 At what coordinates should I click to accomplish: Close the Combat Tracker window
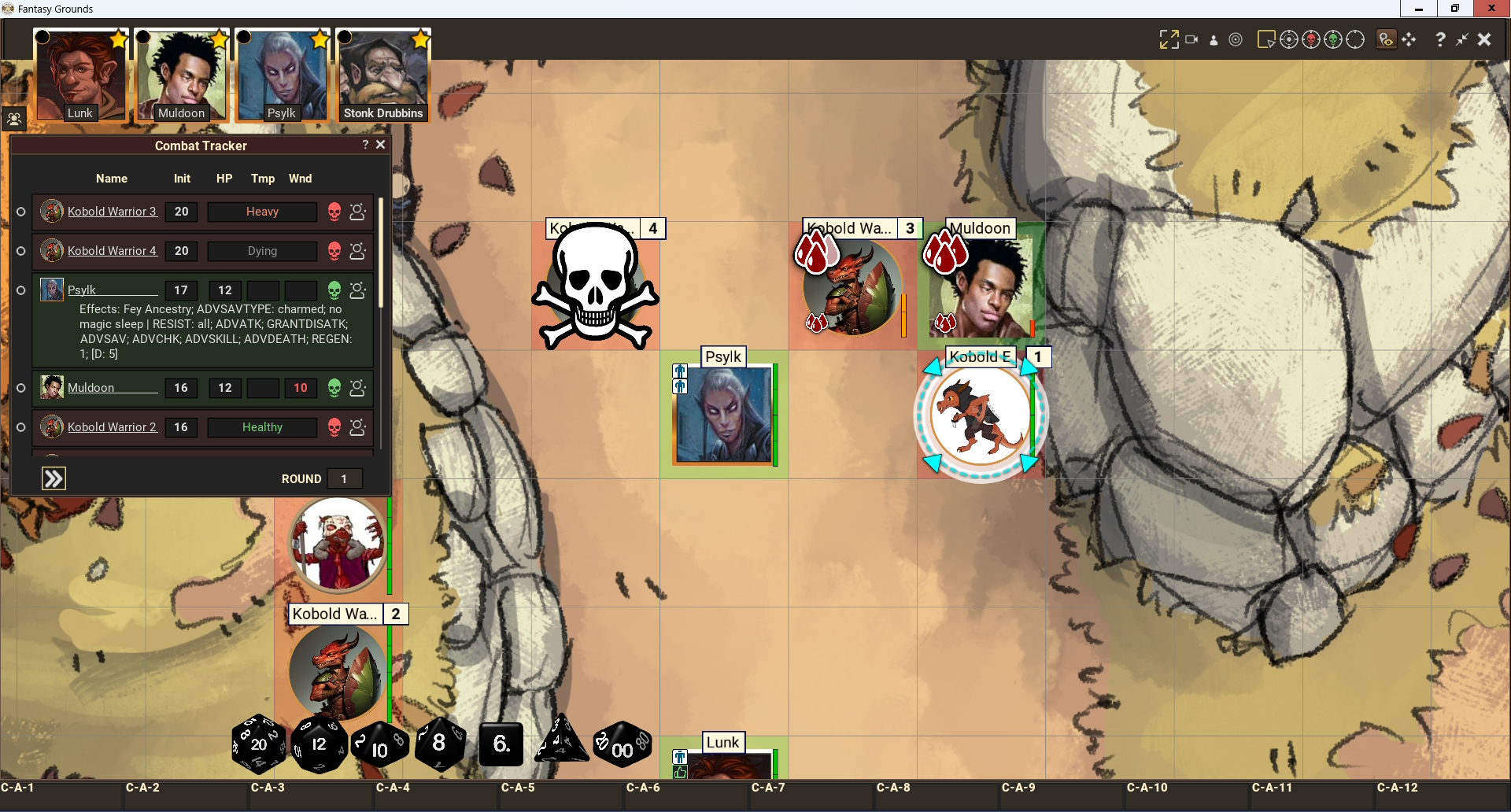tap(381, 145)
